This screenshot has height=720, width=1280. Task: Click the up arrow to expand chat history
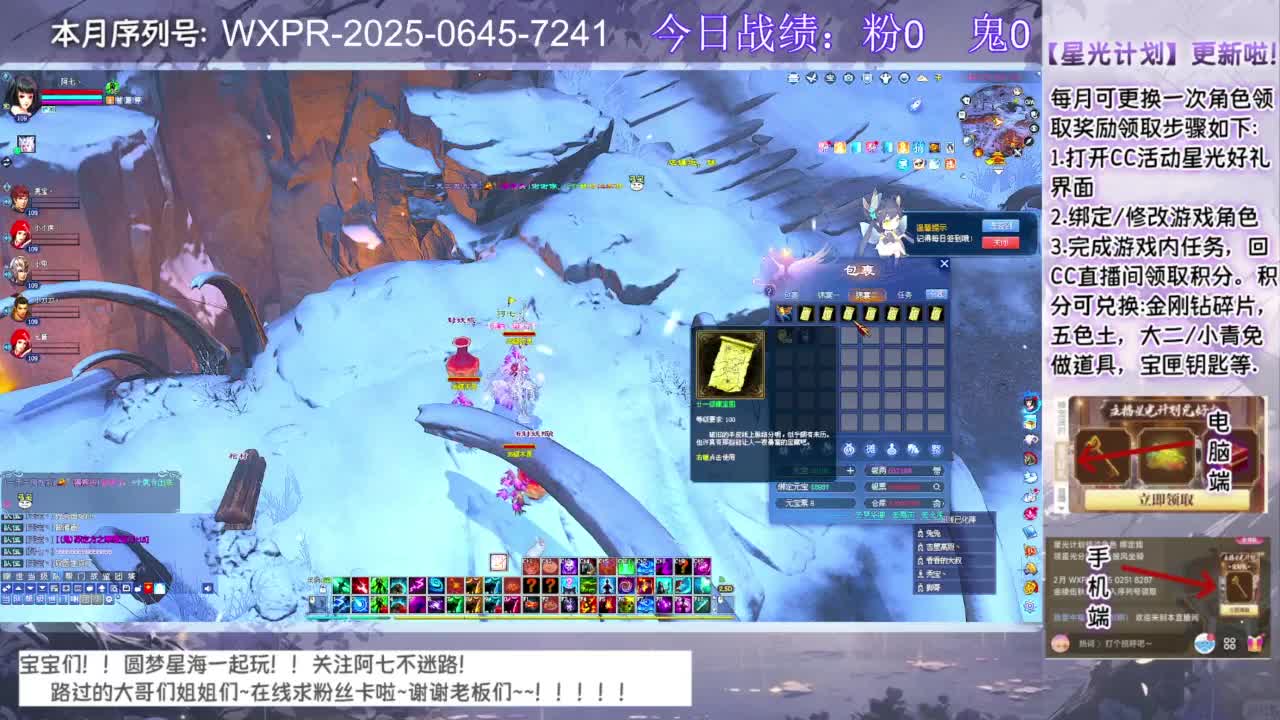click(18, 587)
